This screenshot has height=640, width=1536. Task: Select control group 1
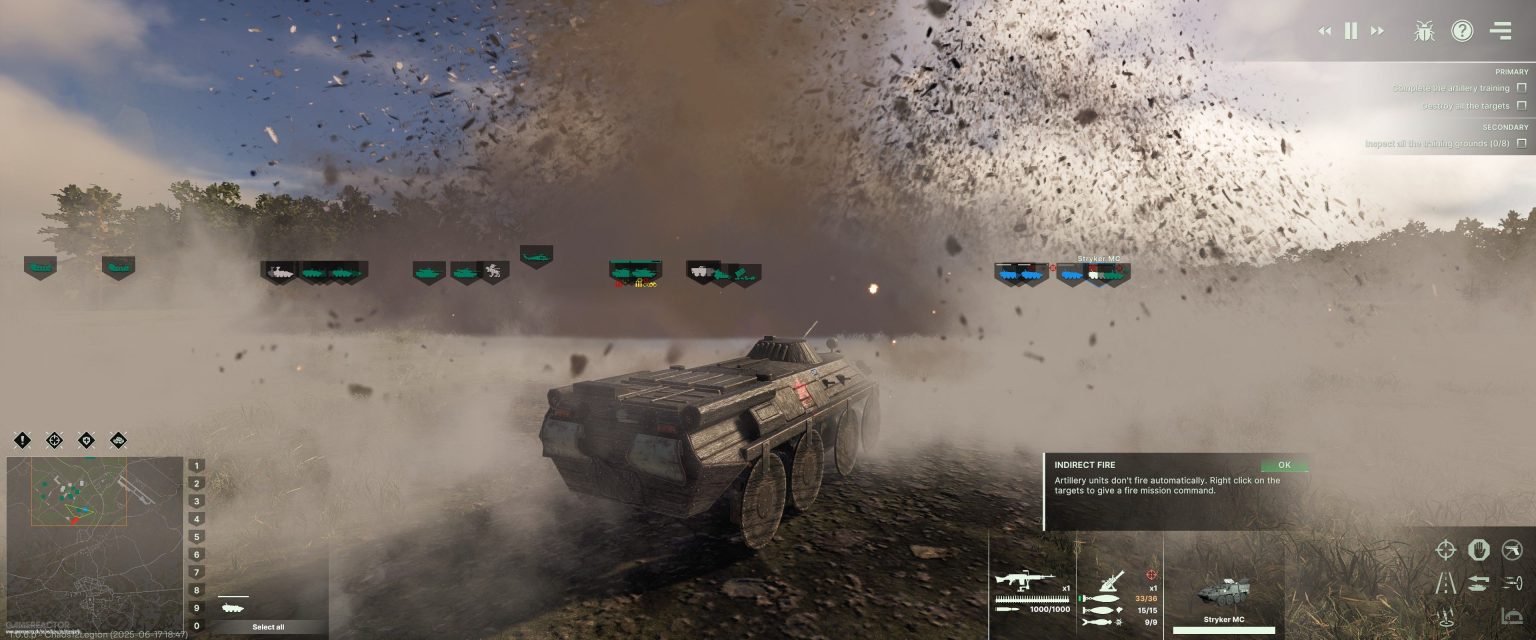(197, 466)
